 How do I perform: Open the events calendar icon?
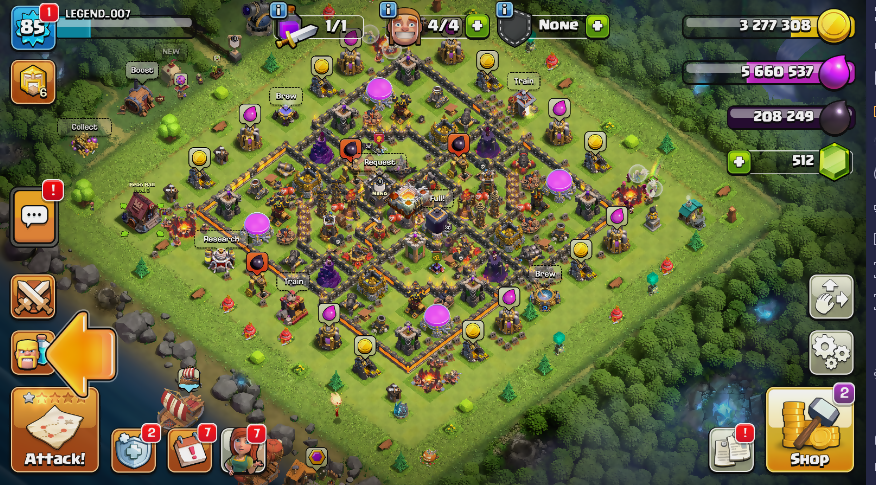tap(189, 450)
